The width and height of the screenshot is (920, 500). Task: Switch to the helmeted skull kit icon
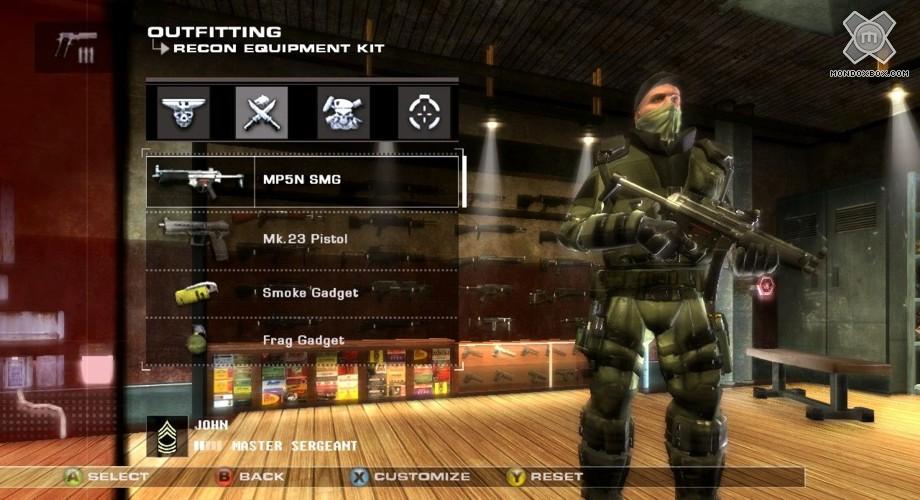click(343, 112)
